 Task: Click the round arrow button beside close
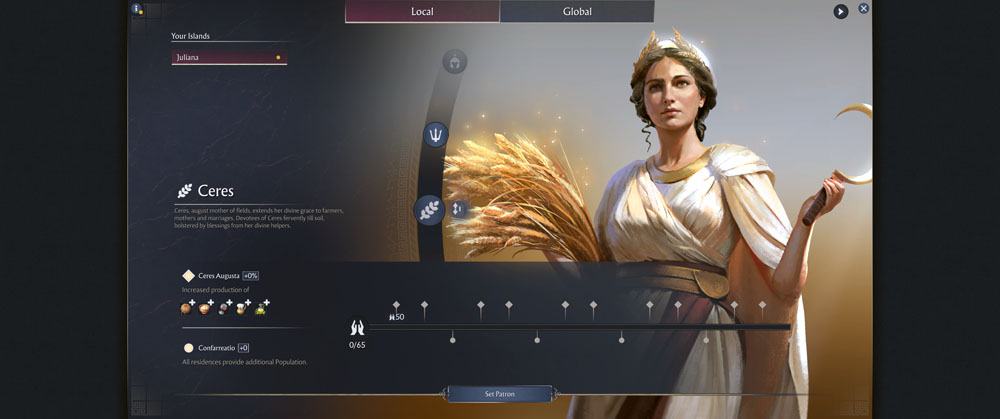pyautogui.click(x=841, y=12)
